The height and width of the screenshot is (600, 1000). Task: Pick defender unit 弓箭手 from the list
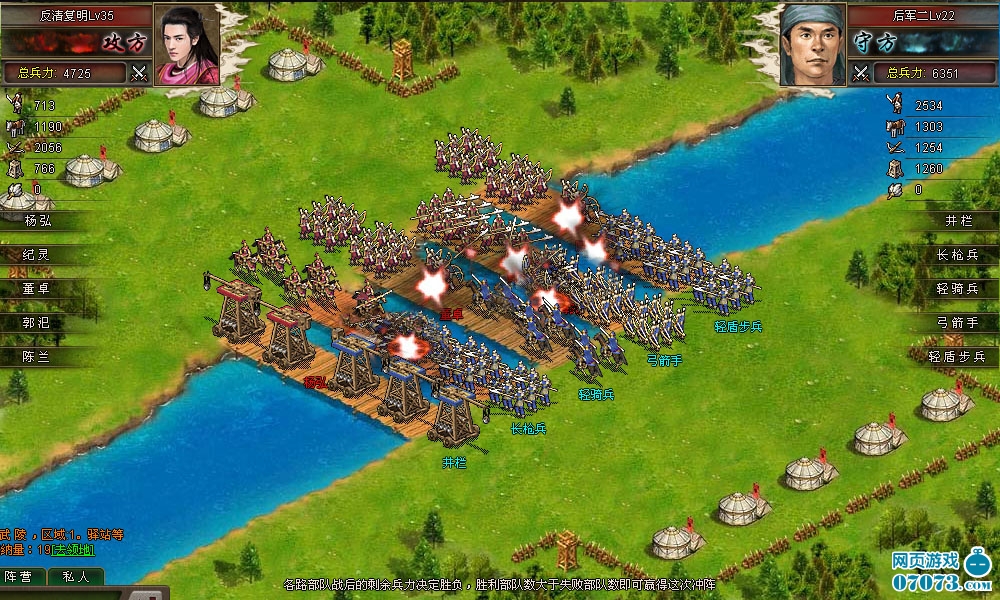click(x=957, y=323)
